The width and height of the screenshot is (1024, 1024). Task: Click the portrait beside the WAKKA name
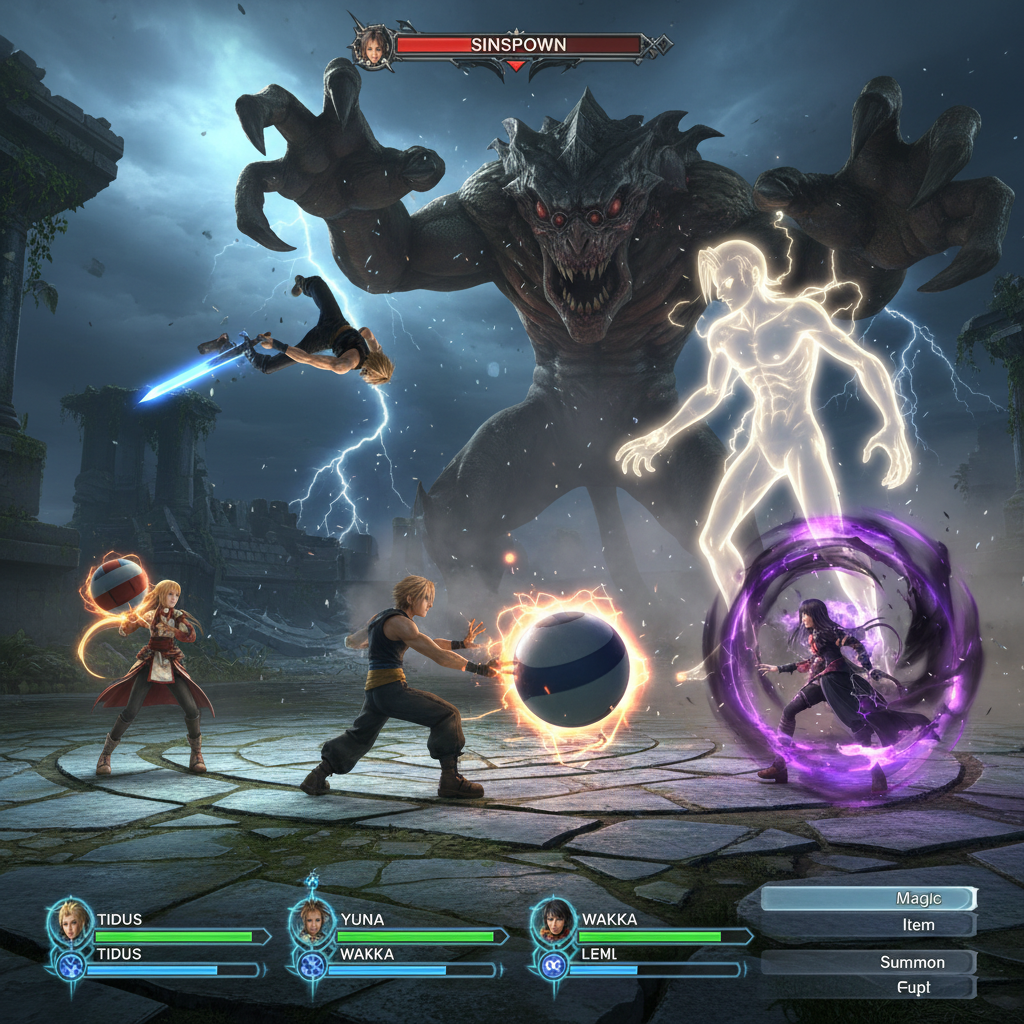click(x=552, y=920)
